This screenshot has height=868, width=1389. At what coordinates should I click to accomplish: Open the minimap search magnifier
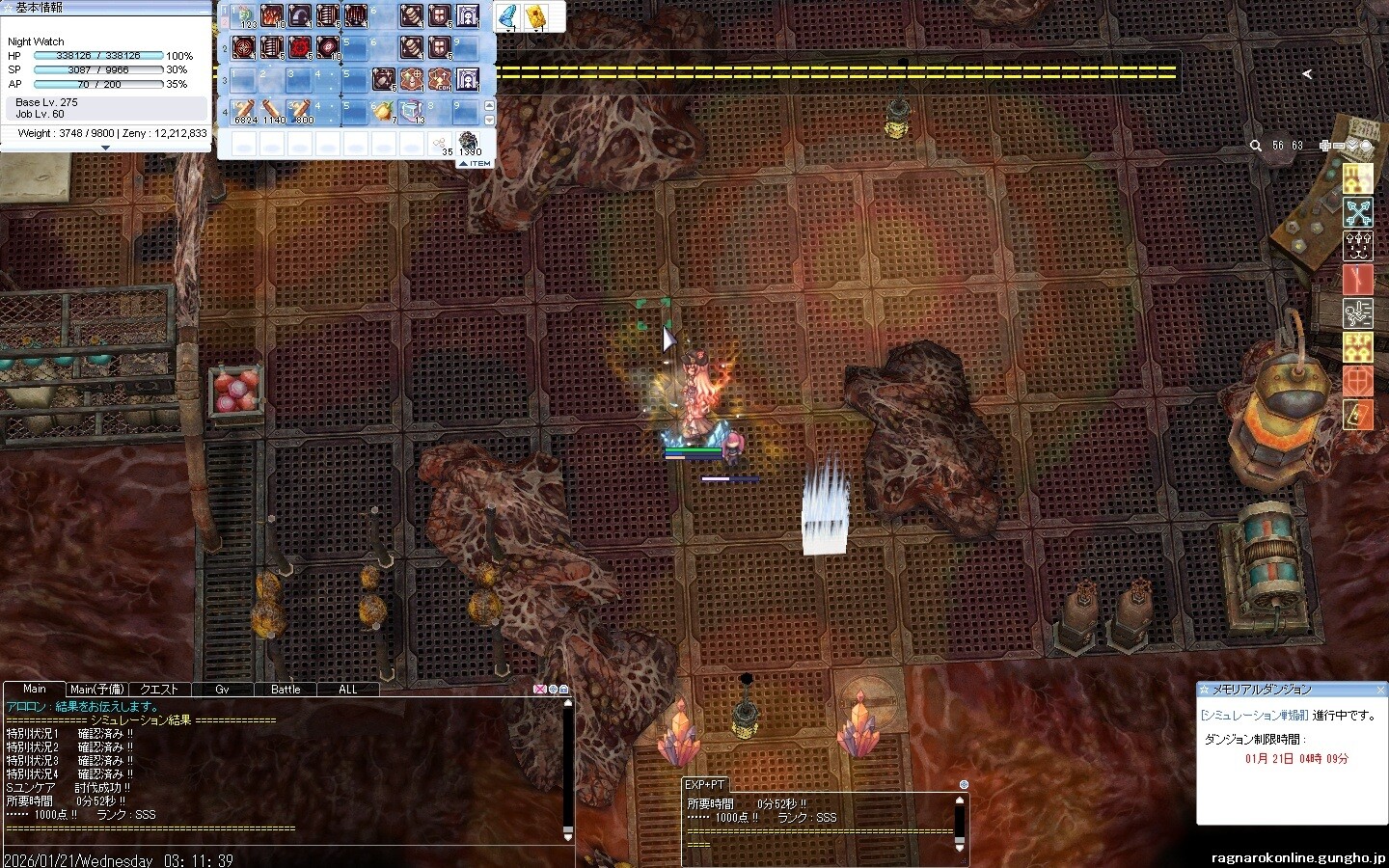click(x=1255, y=146)
